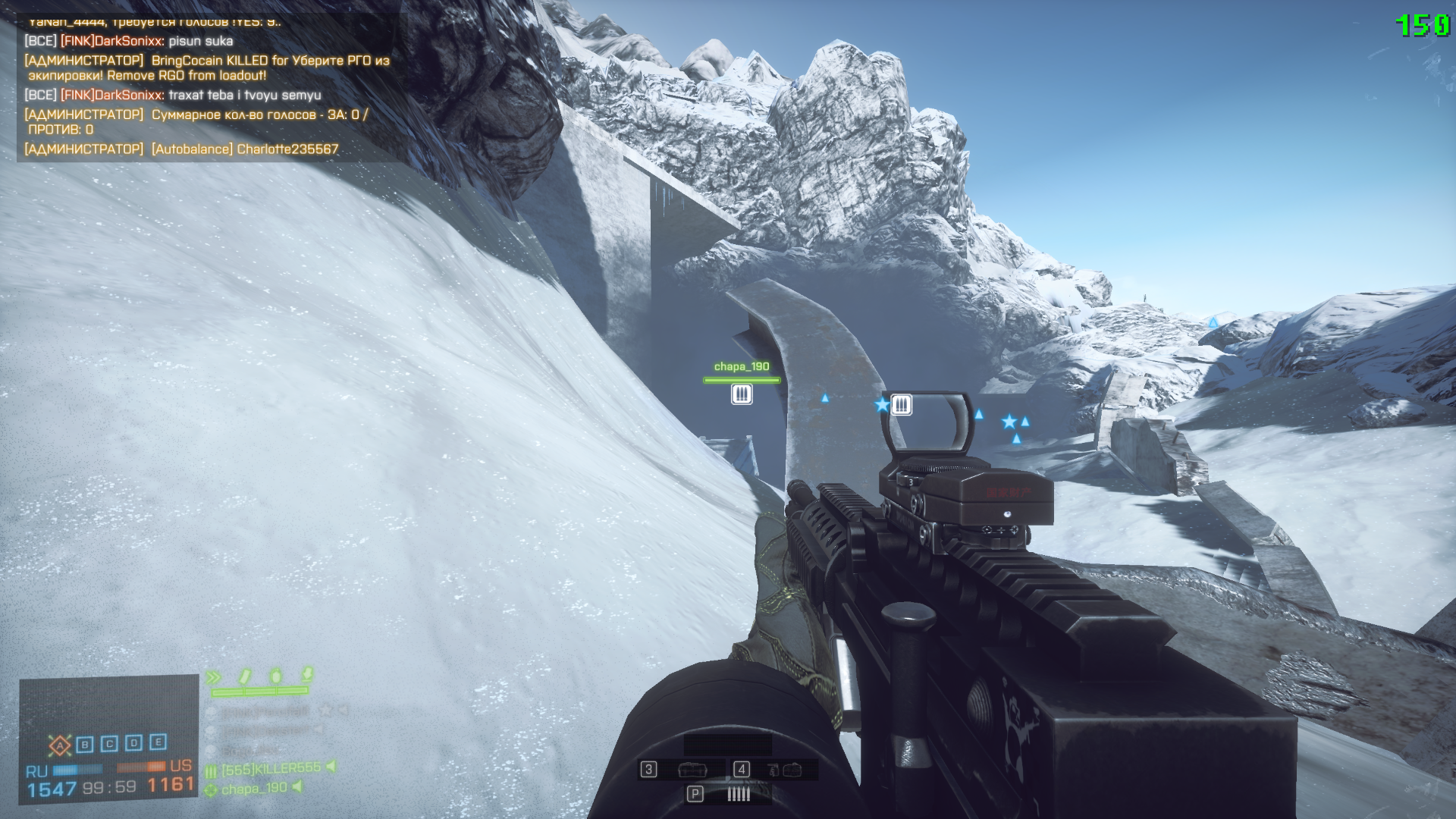This screenshot has width=1456, height=819.
Task: Click the magazine field upgrade icon
Action: pyautogui.click(x=245, y=676)
